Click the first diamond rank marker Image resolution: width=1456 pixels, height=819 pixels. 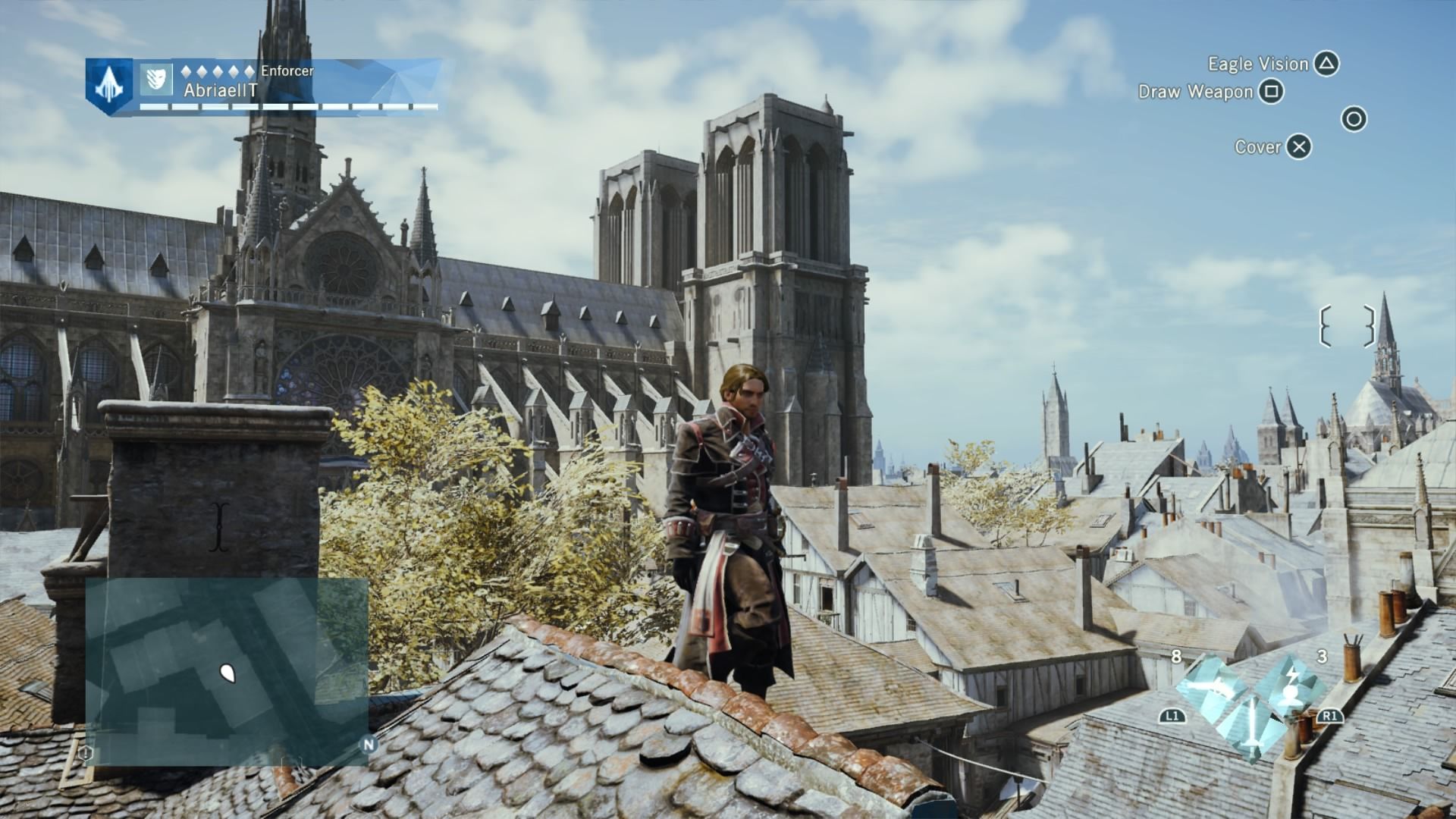tap(186, 71)
